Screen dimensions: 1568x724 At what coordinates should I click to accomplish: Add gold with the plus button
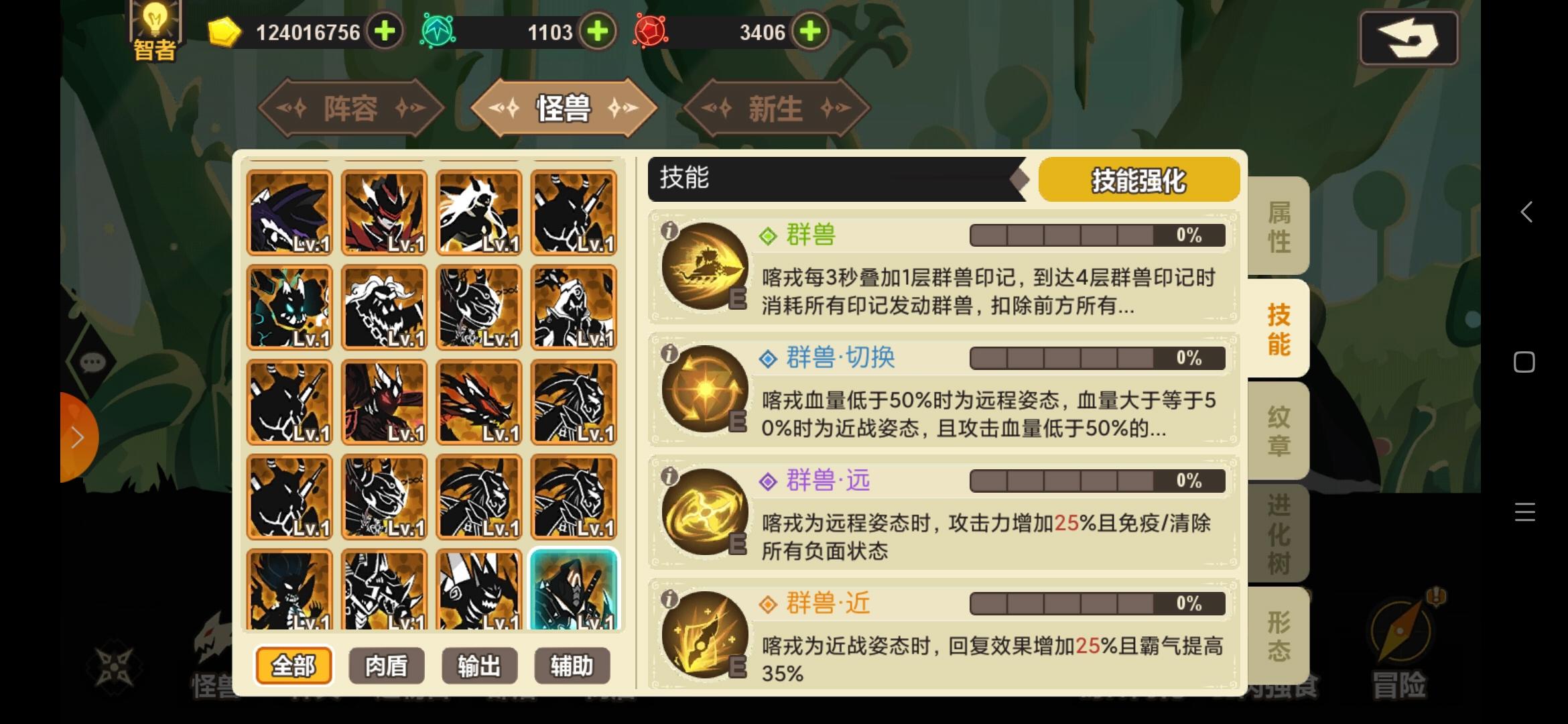pos(383,31)
